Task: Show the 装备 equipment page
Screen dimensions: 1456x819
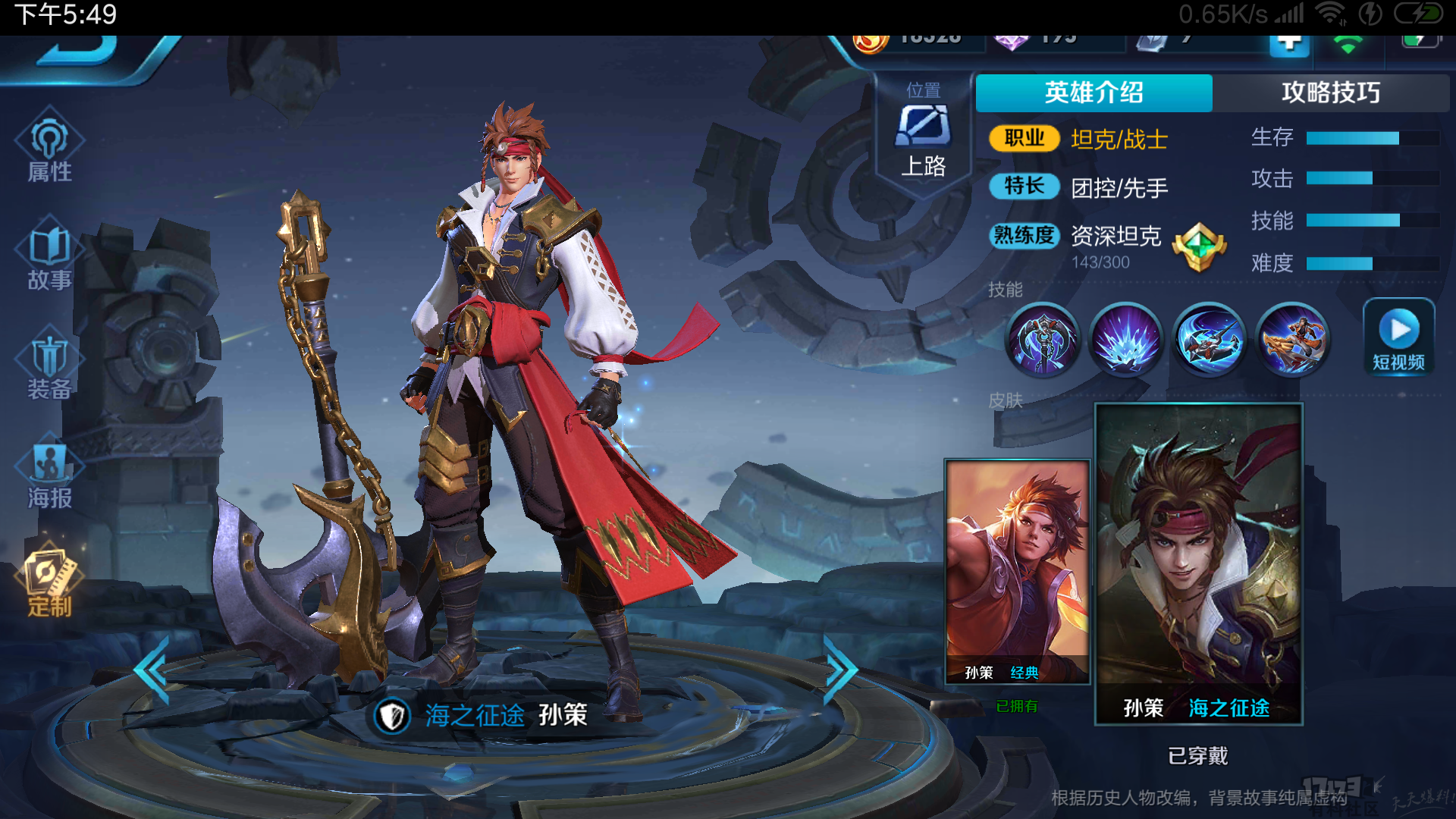Action: tap(50, 369)
